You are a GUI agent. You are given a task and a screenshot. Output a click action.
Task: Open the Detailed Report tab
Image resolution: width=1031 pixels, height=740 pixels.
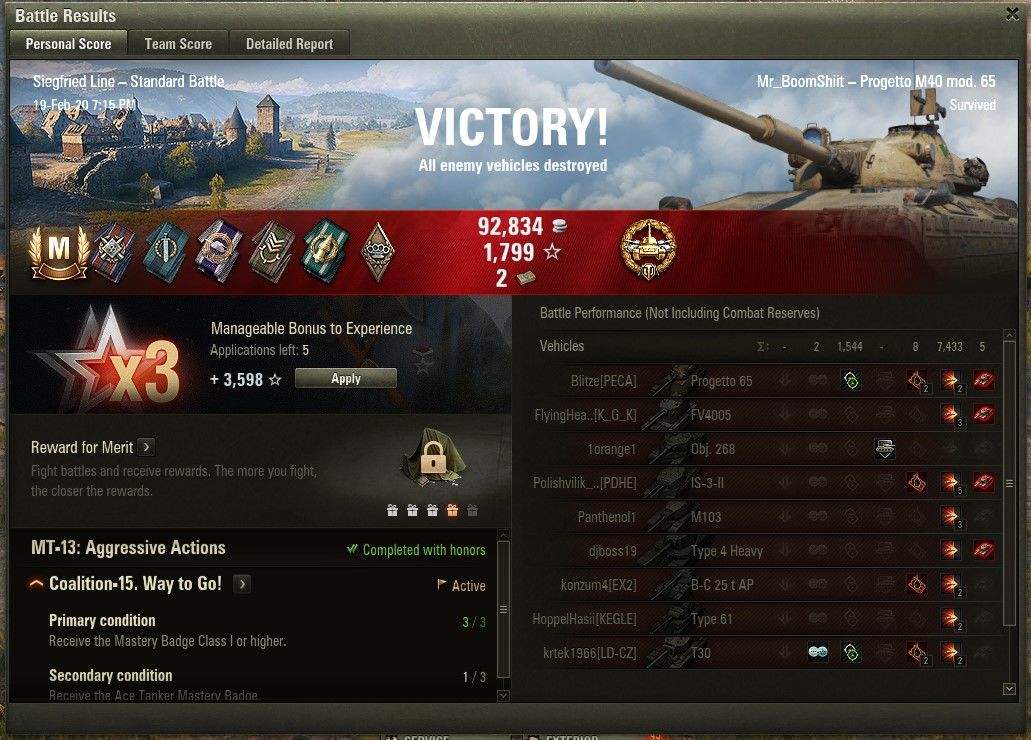click(x=290, y=44)
